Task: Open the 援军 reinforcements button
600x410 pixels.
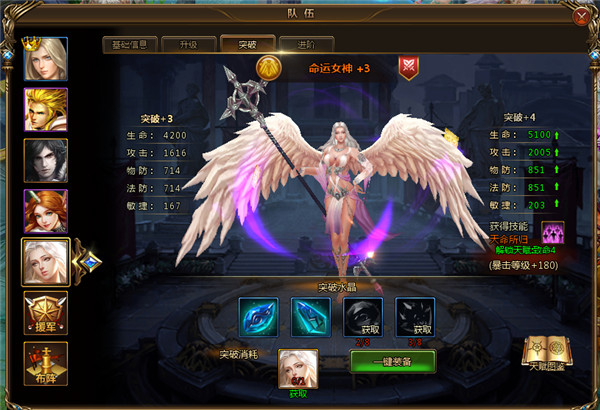Action: (x=46, y=313)
